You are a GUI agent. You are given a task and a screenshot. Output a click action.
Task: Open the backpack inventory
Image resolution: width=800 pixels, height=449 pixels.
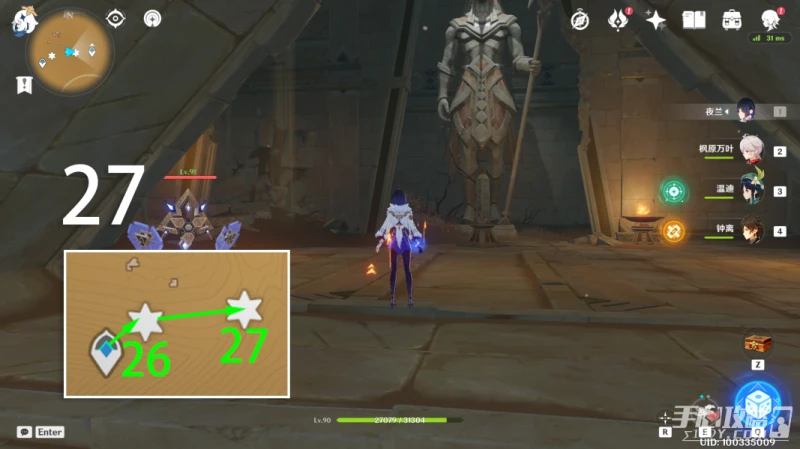(x=732, y=20)
